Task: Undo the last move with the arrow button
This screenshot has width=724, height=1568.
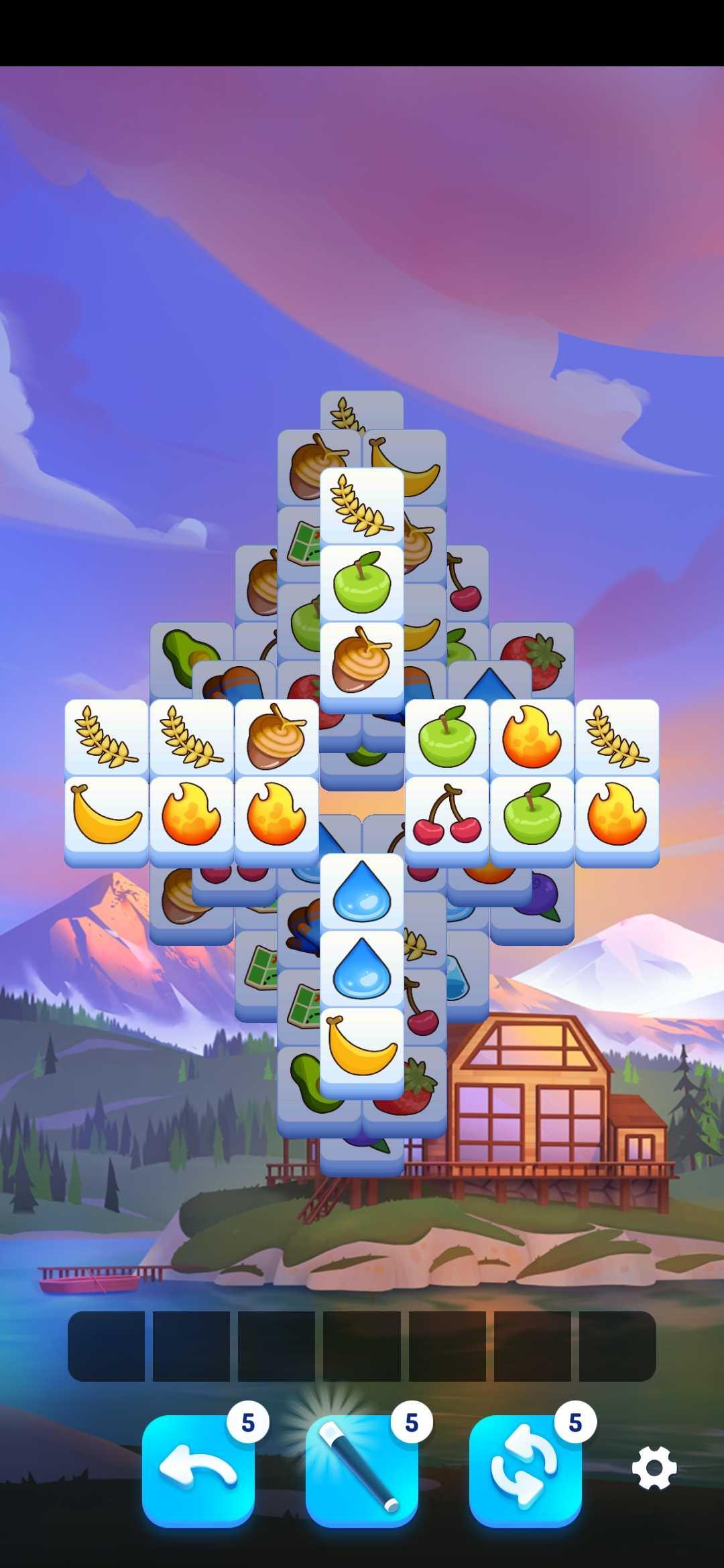Action: point(198,1470)
